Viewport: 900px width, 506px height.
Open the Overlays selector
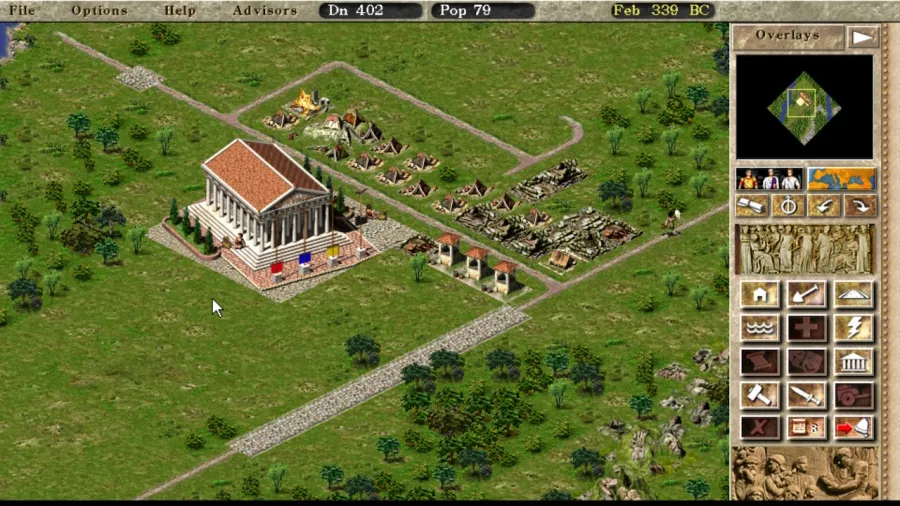(x=788, y=36)
